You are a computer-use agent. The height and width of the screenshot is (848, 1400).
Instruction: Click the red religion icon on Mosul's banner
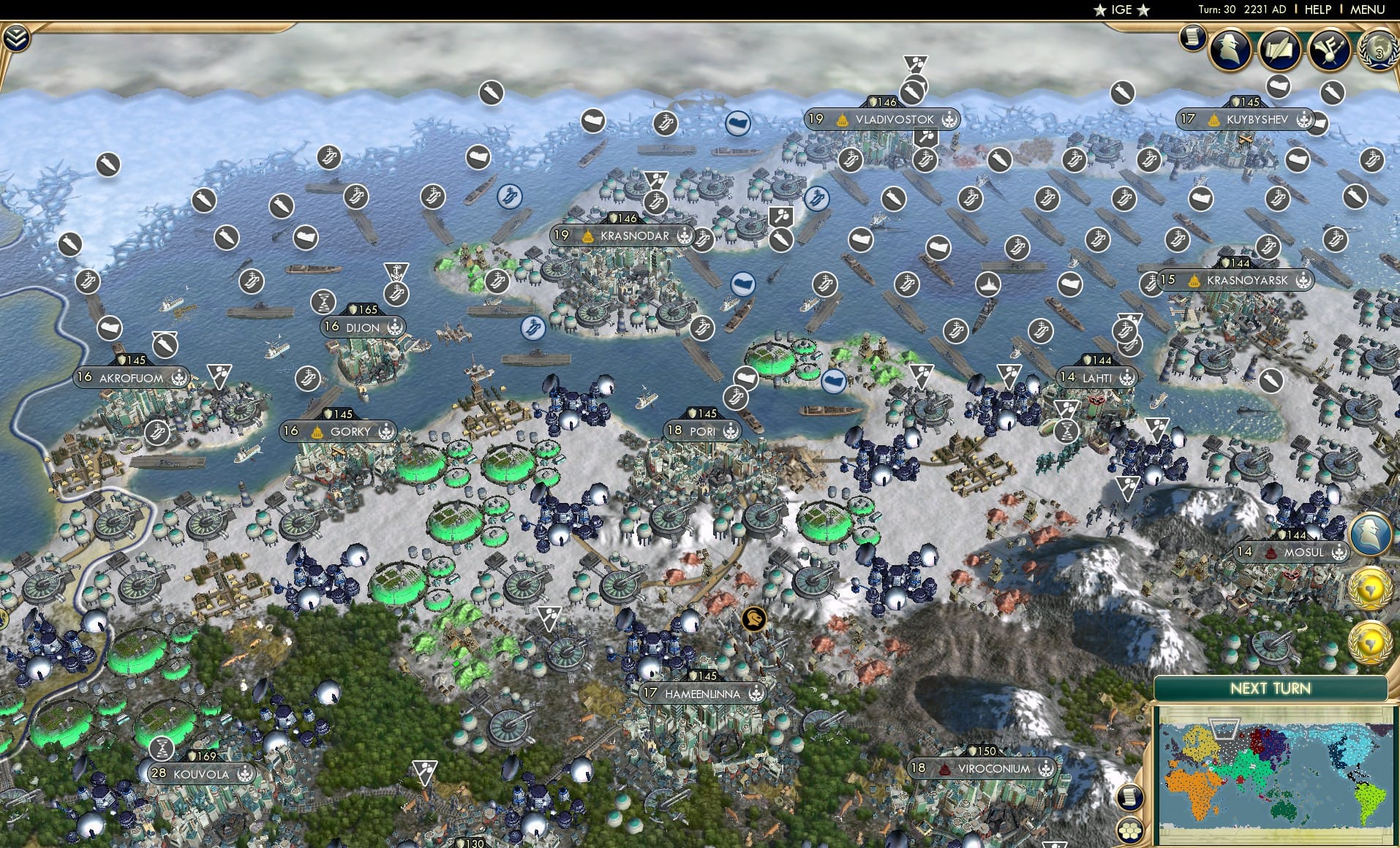coord(1271,553)
